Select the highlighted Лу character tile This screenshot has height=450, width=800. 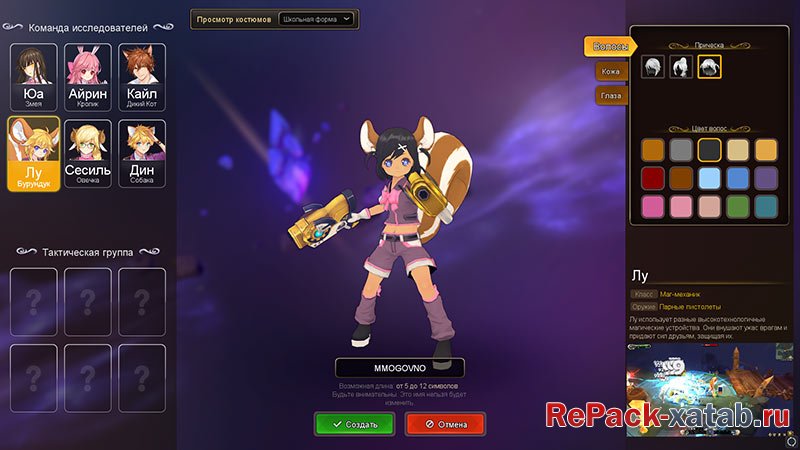[x=32, y=153]
